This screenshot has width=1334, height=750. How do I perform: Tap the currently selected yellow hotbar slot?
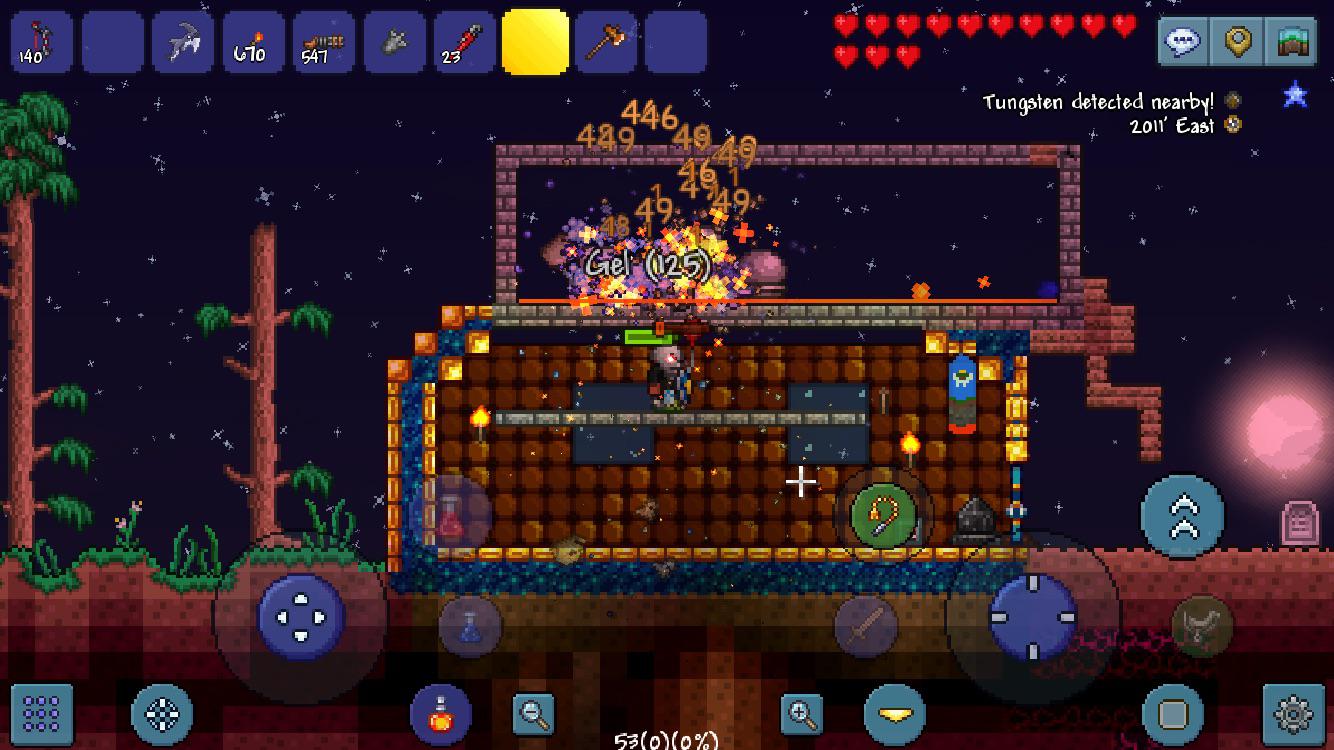click(536, 40)
